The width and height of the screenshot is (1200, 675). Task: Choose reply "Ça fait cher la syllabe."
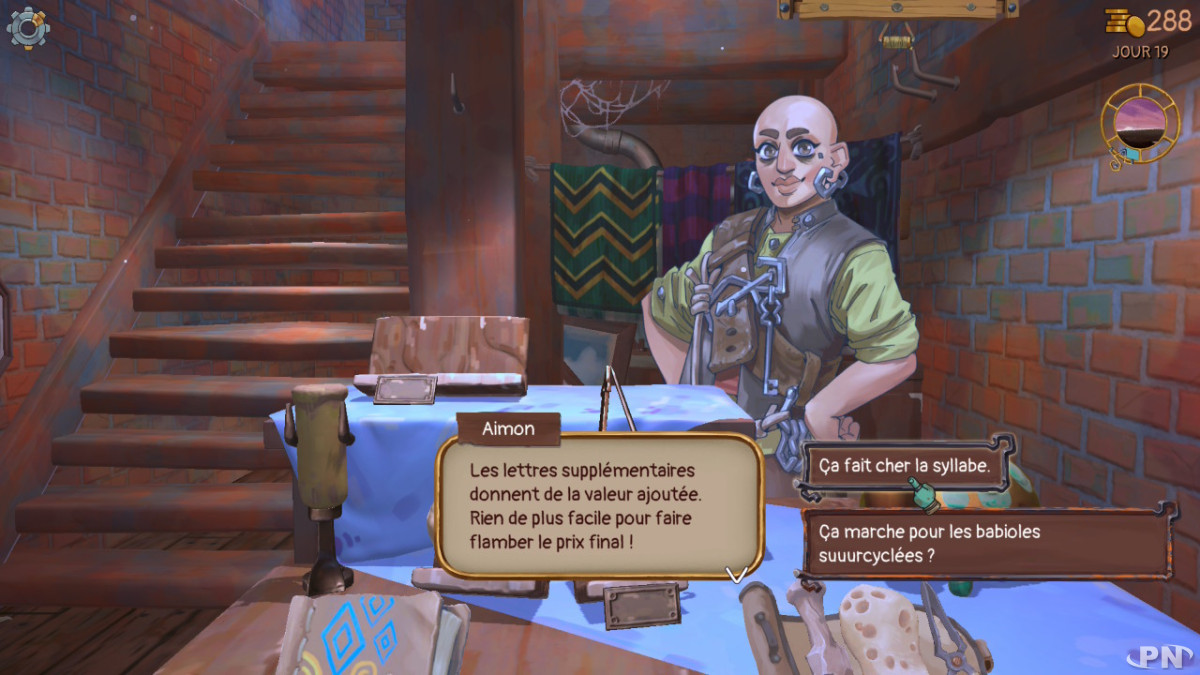point(906,465)
